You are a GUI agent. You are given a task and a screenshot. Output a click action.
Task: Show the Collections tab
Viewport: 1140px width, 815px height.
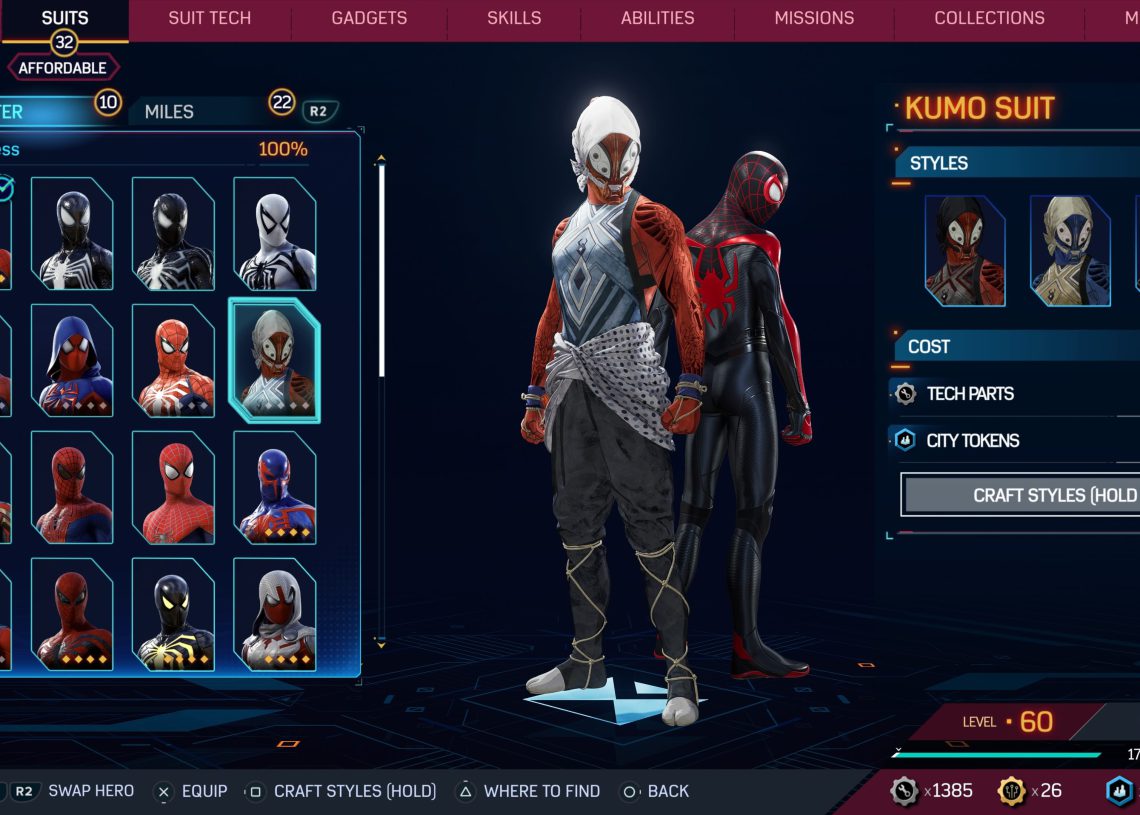tap(989, 18)
